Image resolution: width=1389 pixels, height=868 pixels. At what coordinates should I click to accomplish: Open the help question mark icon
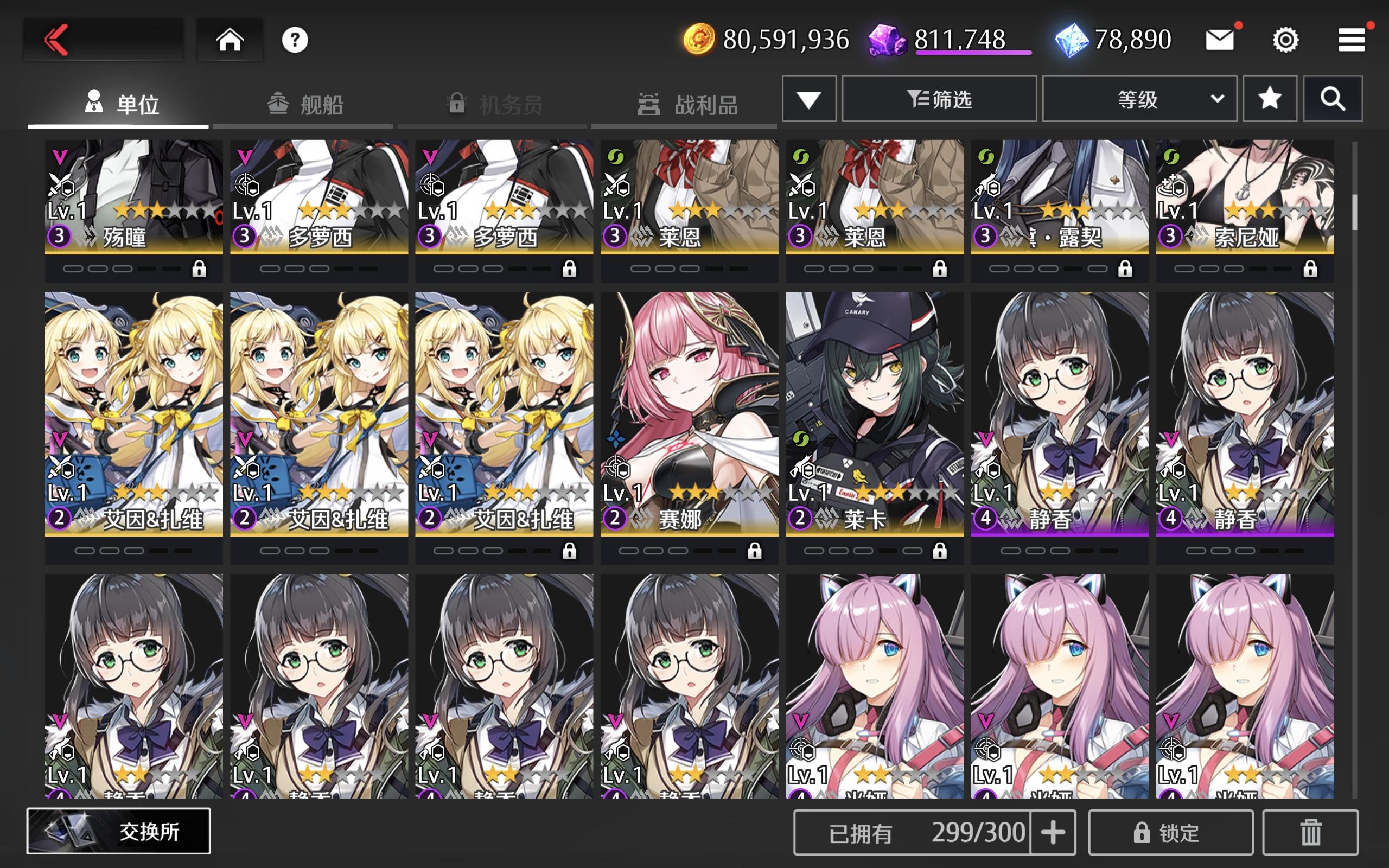295,39
